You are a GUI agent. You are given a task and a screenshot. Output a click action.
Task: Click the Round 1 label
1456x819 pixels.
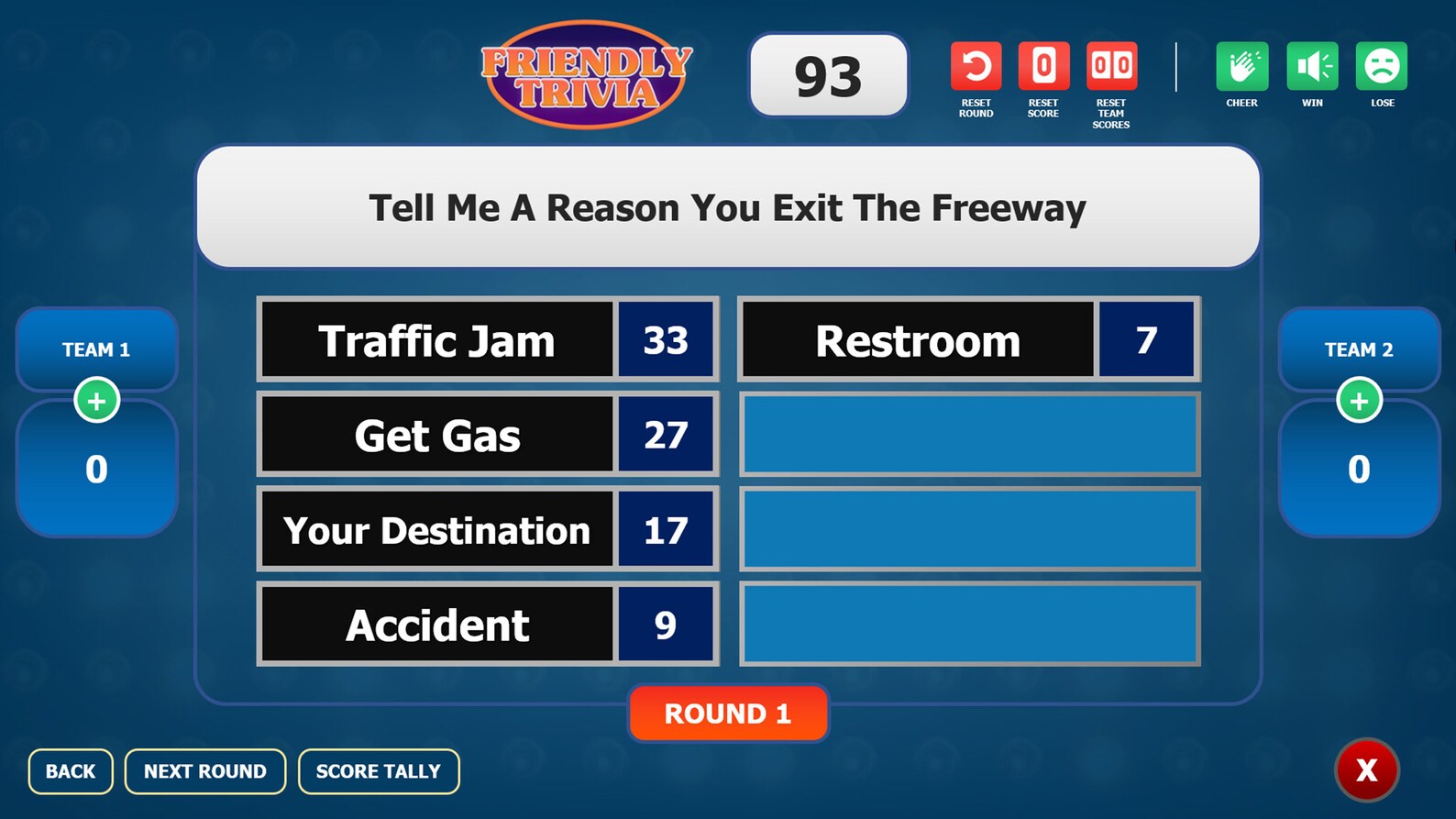coord(727,714)
